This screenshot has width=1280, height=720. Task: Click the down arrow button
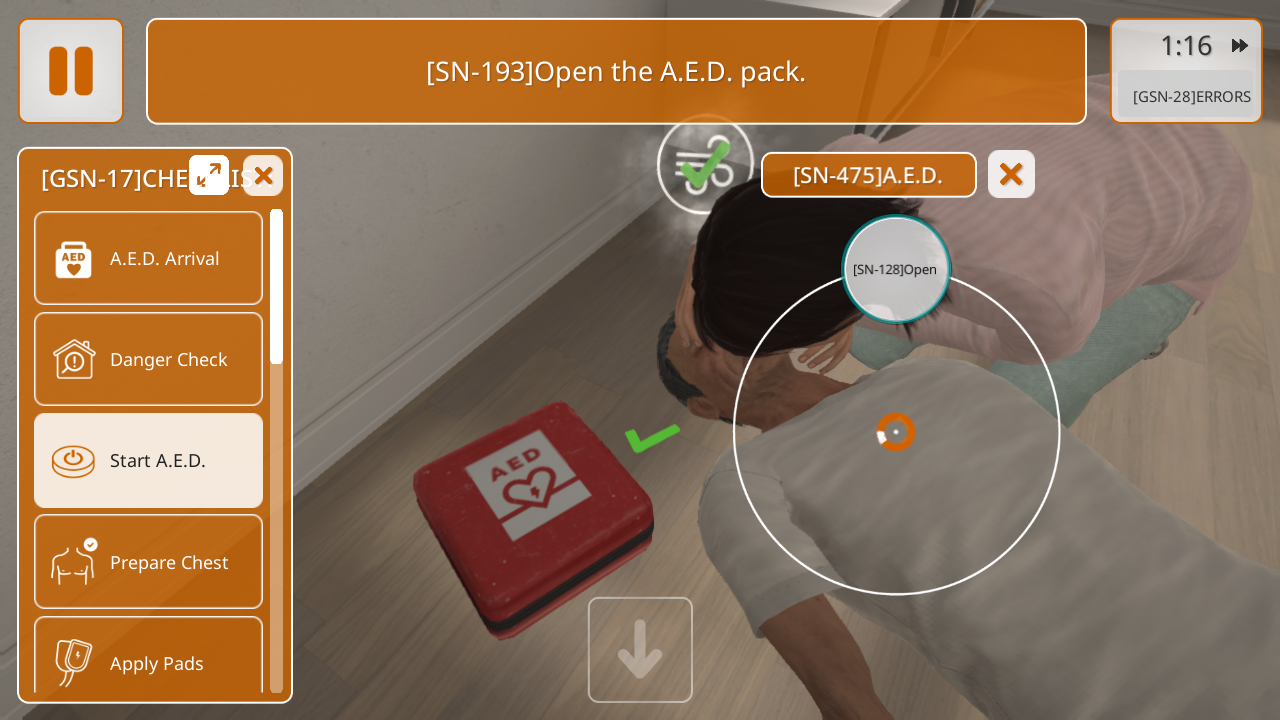[640, 650]
